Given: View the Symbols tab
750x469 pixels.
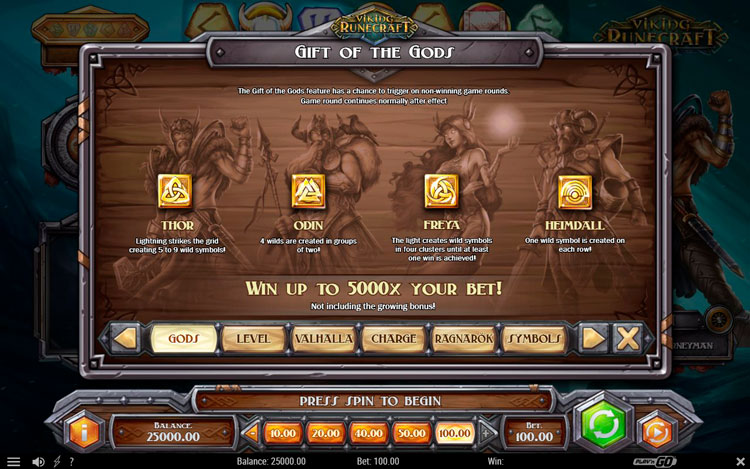Looking at the screenshot, I should [x=535, y=339].
